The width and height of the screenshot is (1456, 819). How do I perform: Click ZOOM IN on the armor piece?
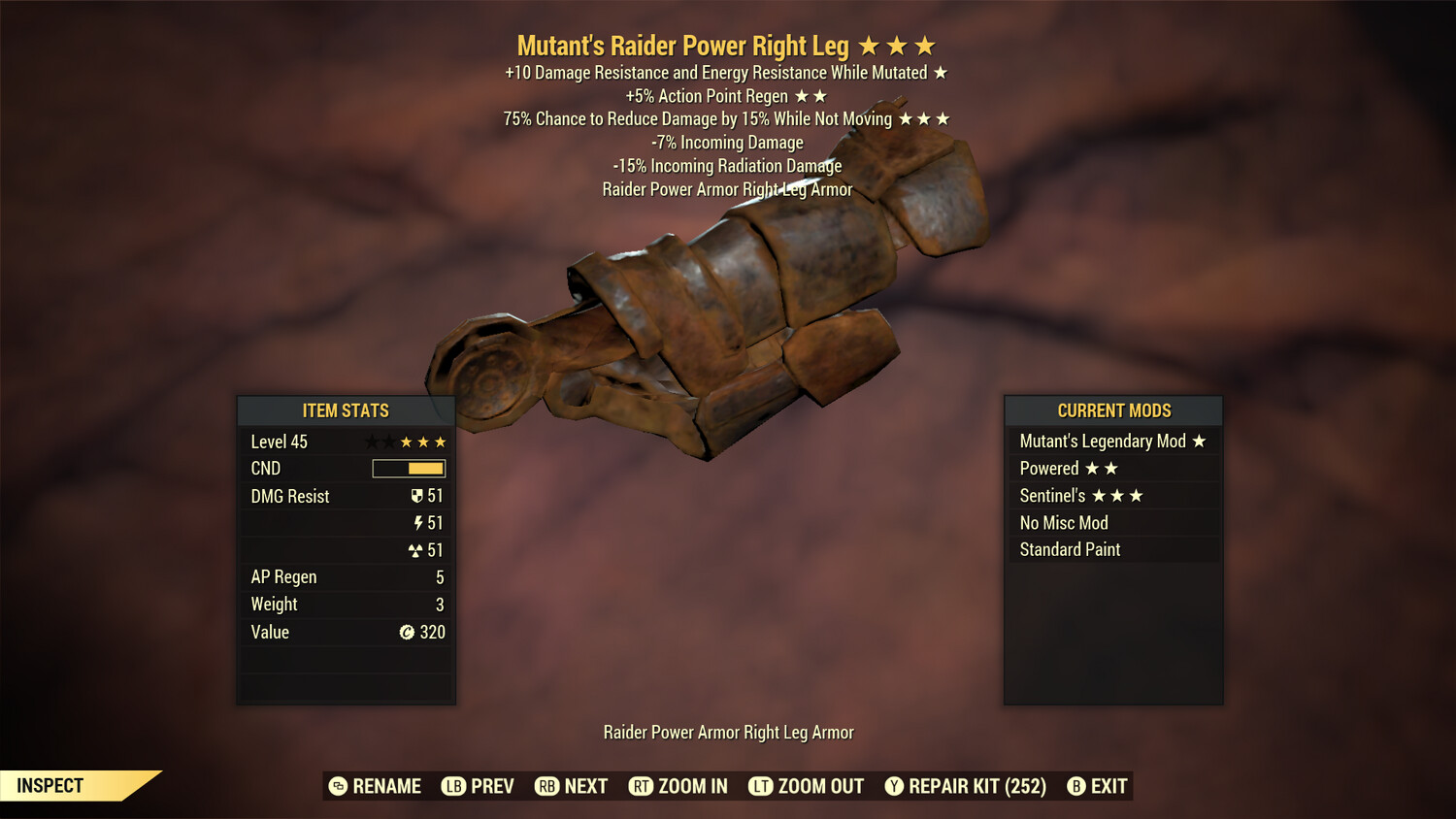coord(678,786)
